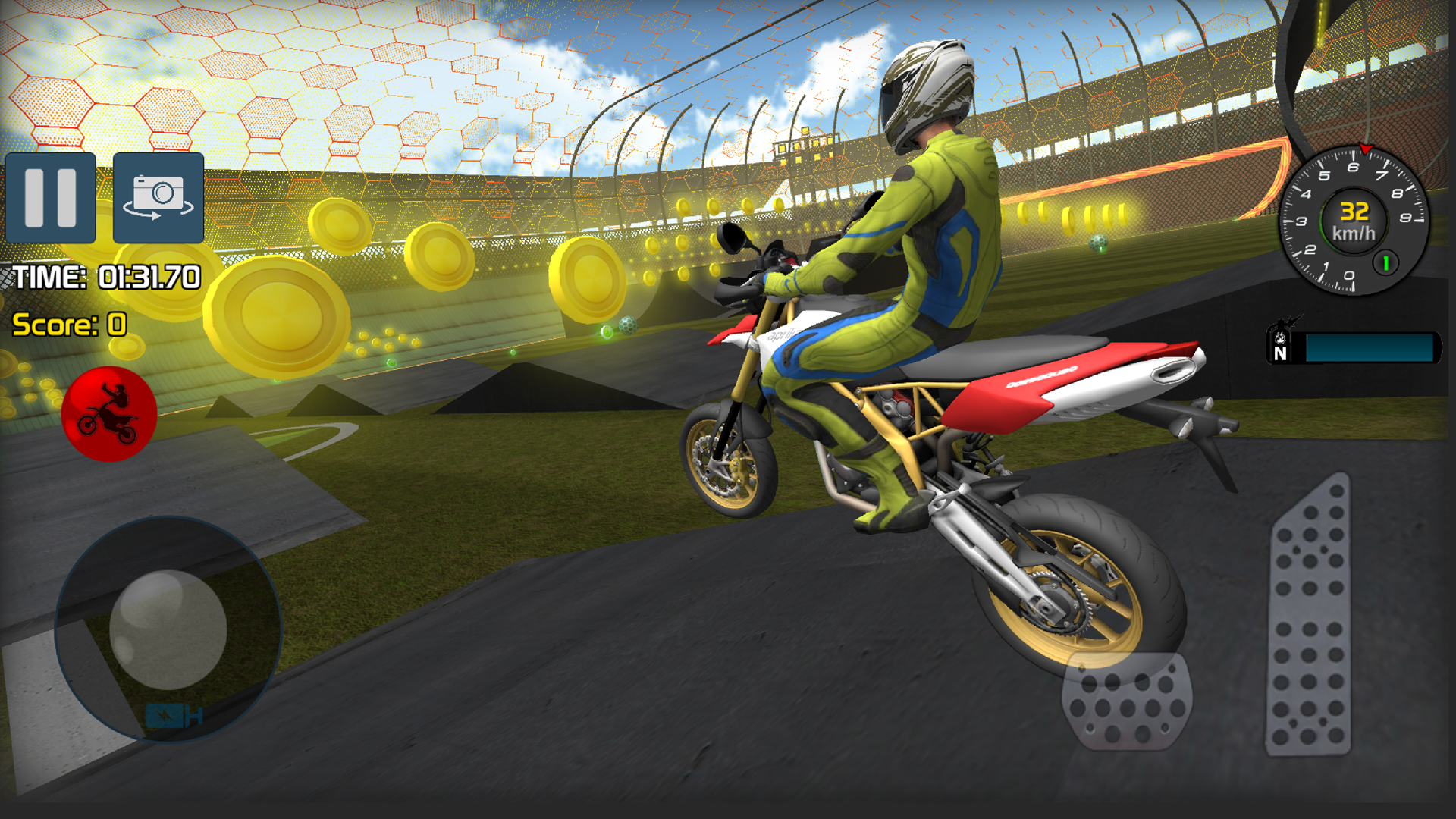This screenshot has width=1456, height=819.
Task: Toggle the camera view button
Action: (x=157, y=199)
